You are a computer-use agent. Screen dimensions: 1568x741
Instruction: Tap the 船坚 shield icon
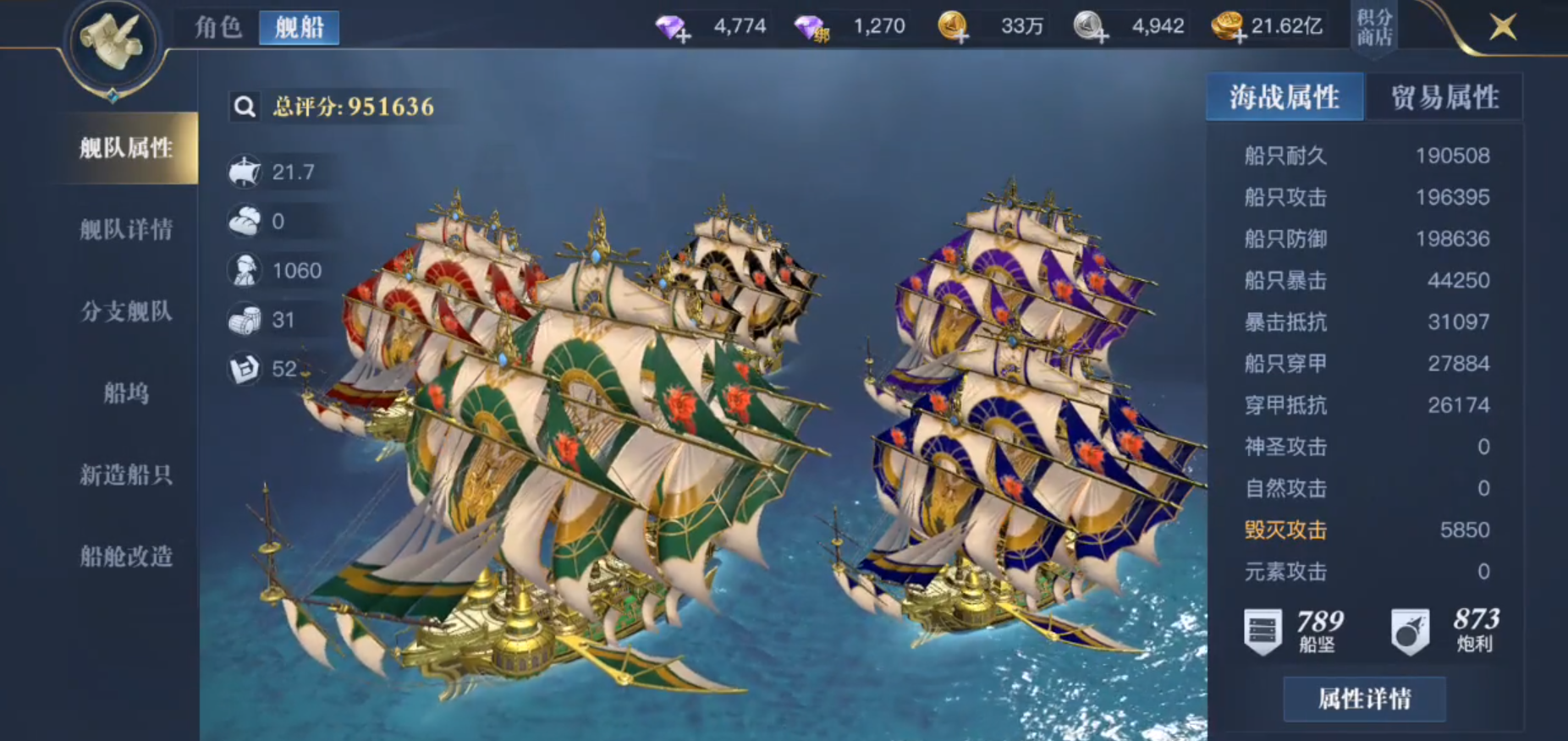(x=1263, y=631)
